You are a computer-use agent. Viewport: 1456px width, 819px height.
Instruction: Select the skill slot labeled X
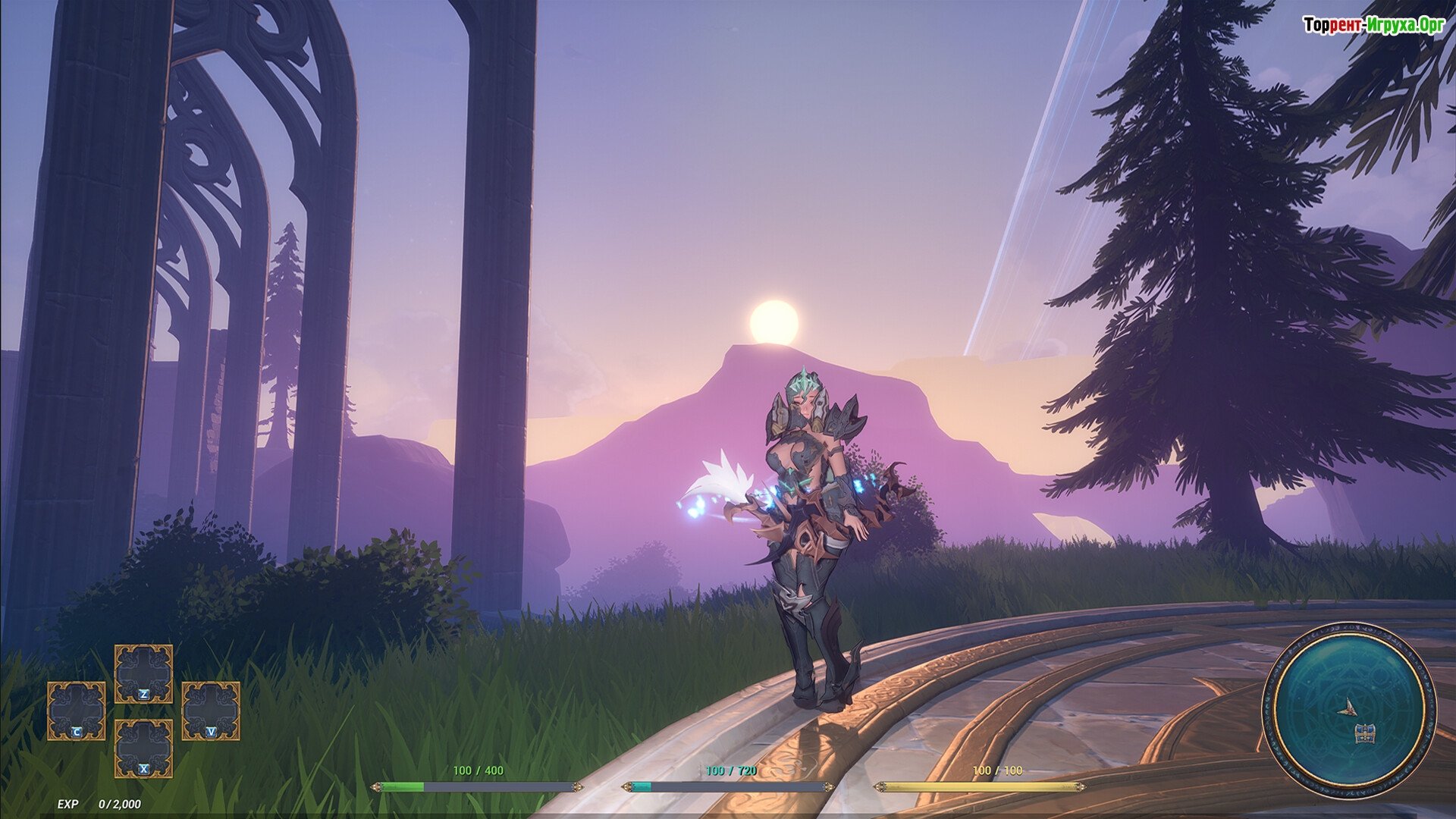pos(143,748)
